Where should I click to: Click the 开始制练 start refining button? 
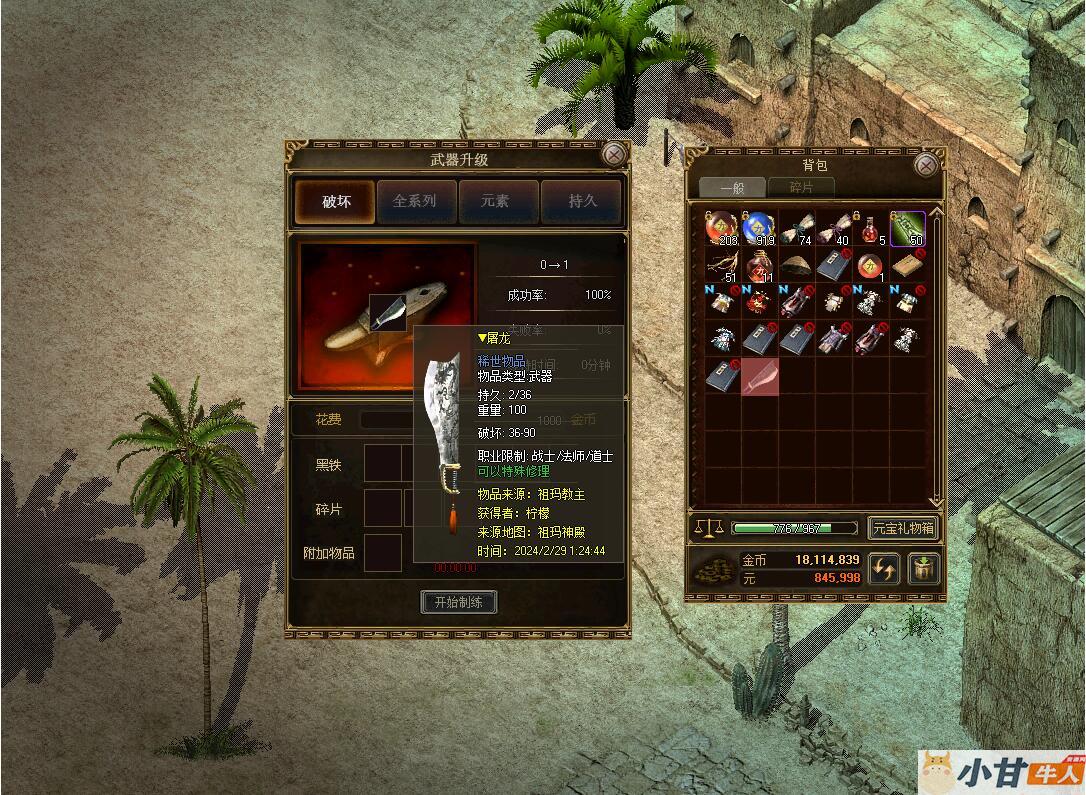tap(459, 602)
